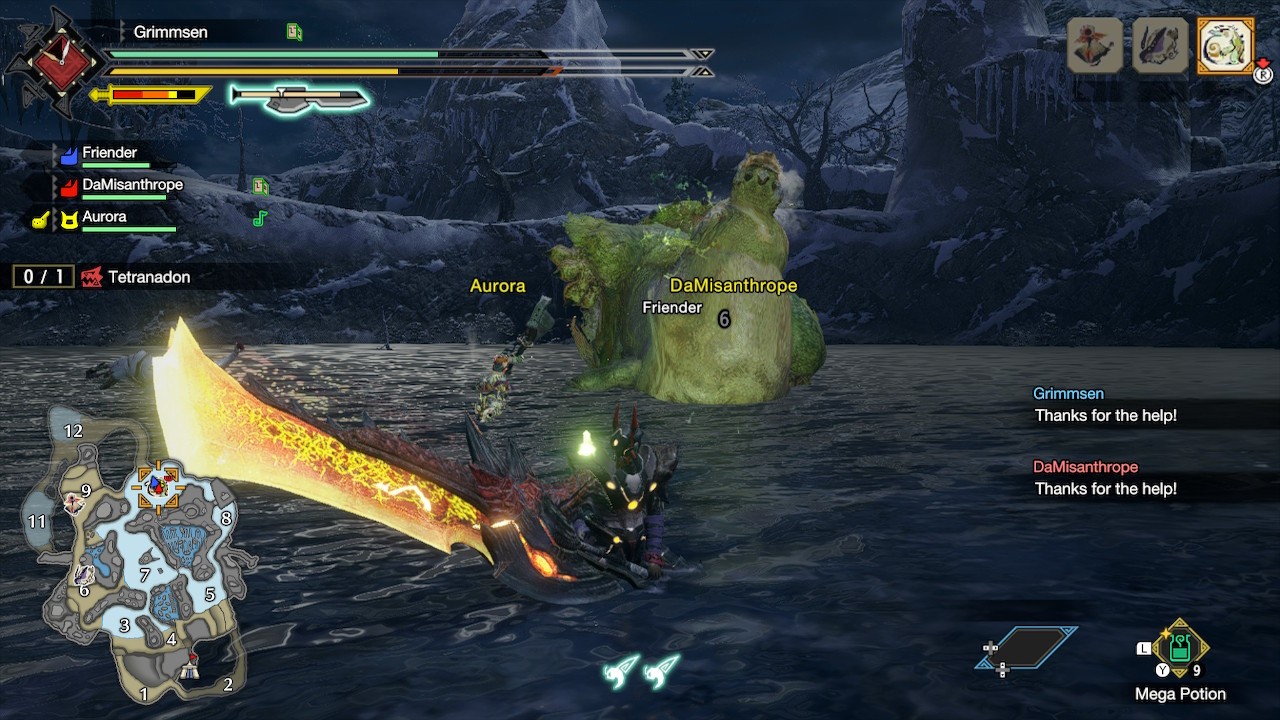The image size is (1280, 720).
Task: Select DaMisanthrope in the party list
Action: [x=132, y=185]
